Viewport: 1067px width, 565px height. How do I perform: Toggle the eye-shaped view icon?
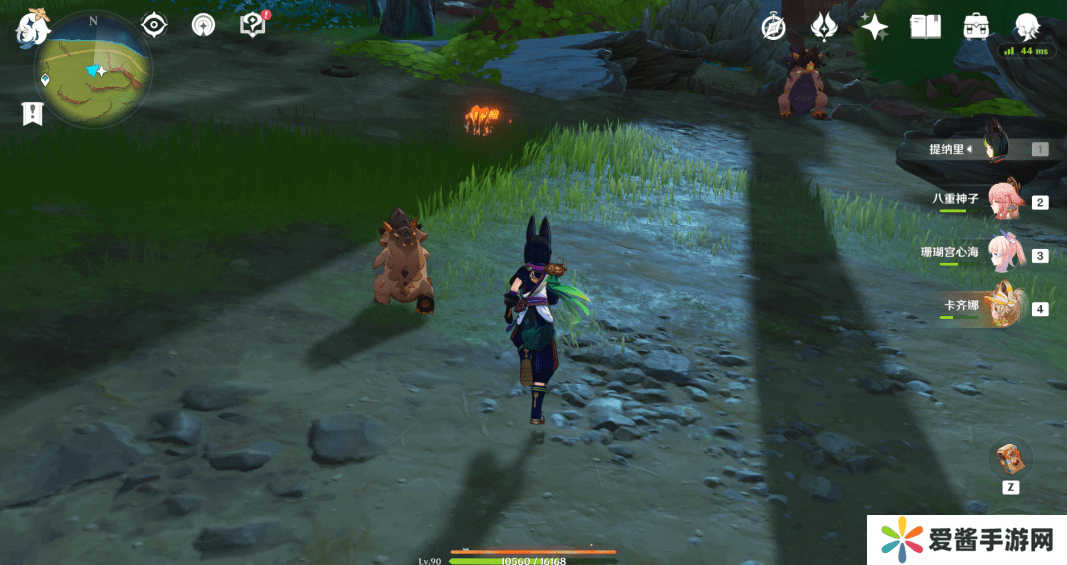click(x=154, y=25)
